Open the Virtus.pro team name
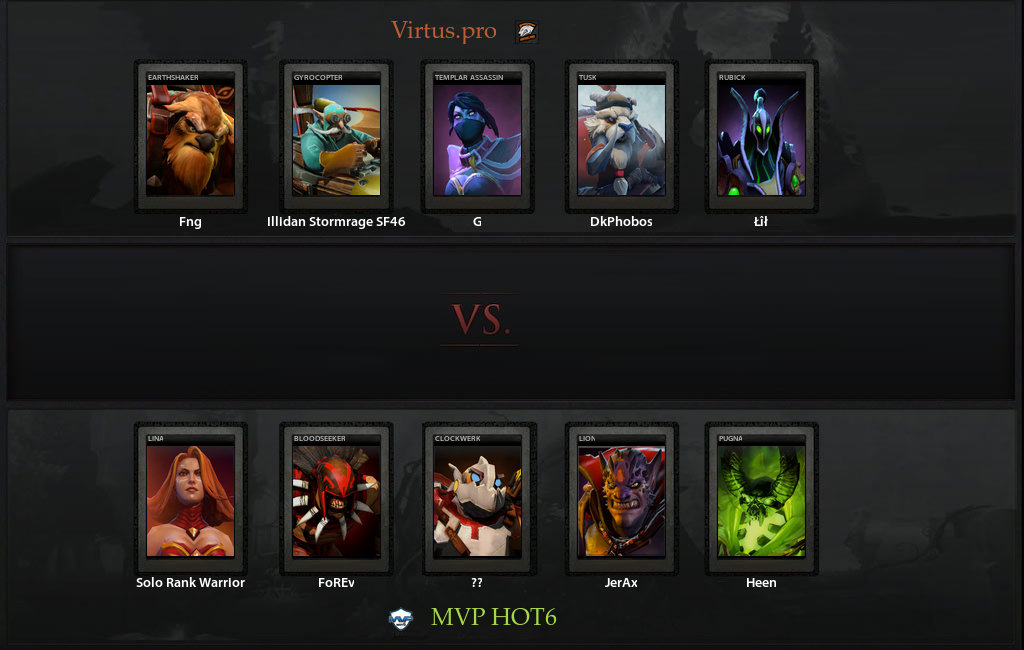Screen dimensions: 1024x650 pyautogui.click(x=443, y=31)
